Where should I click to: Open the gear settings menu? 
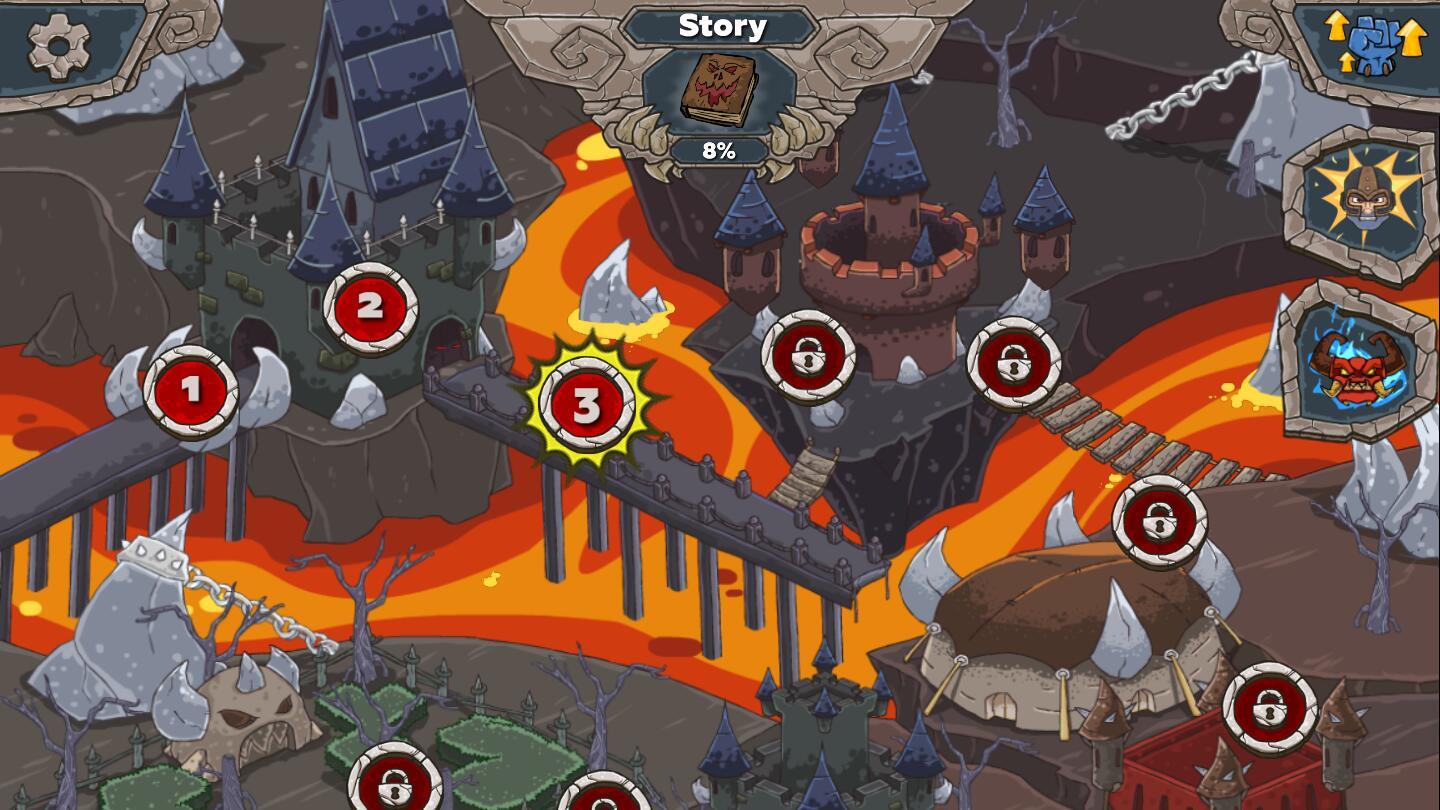tap(58, 45)
